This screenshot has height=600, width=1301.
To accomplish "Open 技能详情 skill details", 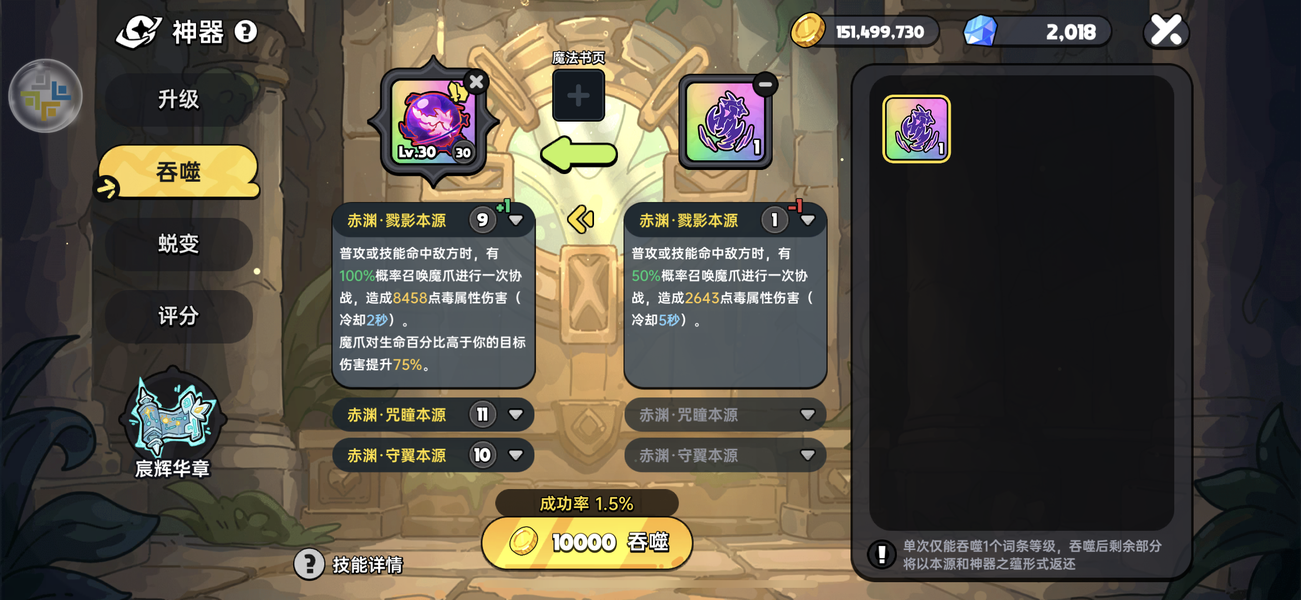I will click(349, 564).
